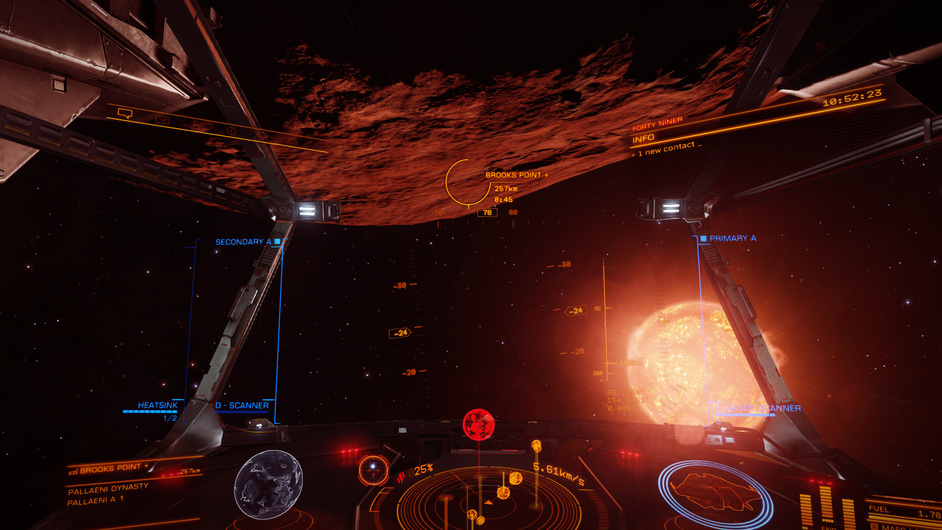Select the Secondary A fire group label
The height and width of the screenshot is (530, 942).
(245, 242)
